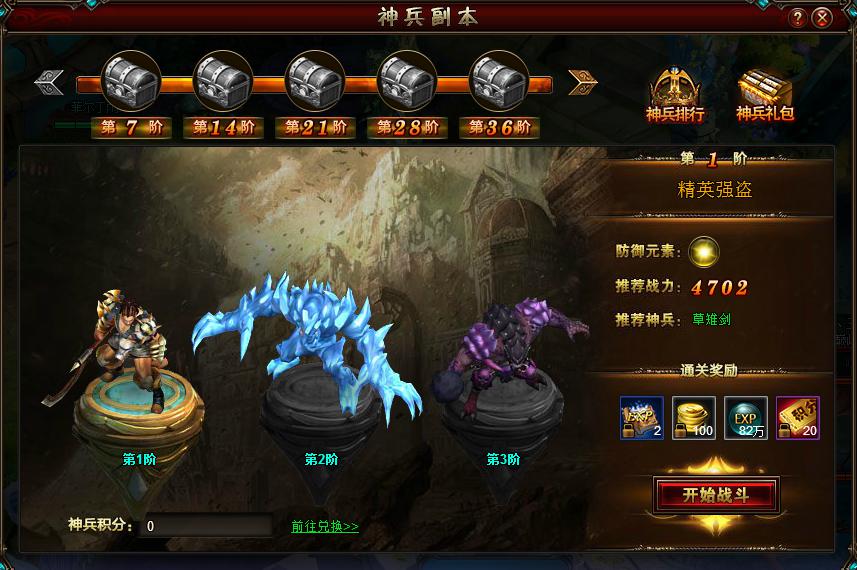This screenshot has height=570, width=857.
Task: Close the 神兵副本 window
Action: click(x=822, y=18)
